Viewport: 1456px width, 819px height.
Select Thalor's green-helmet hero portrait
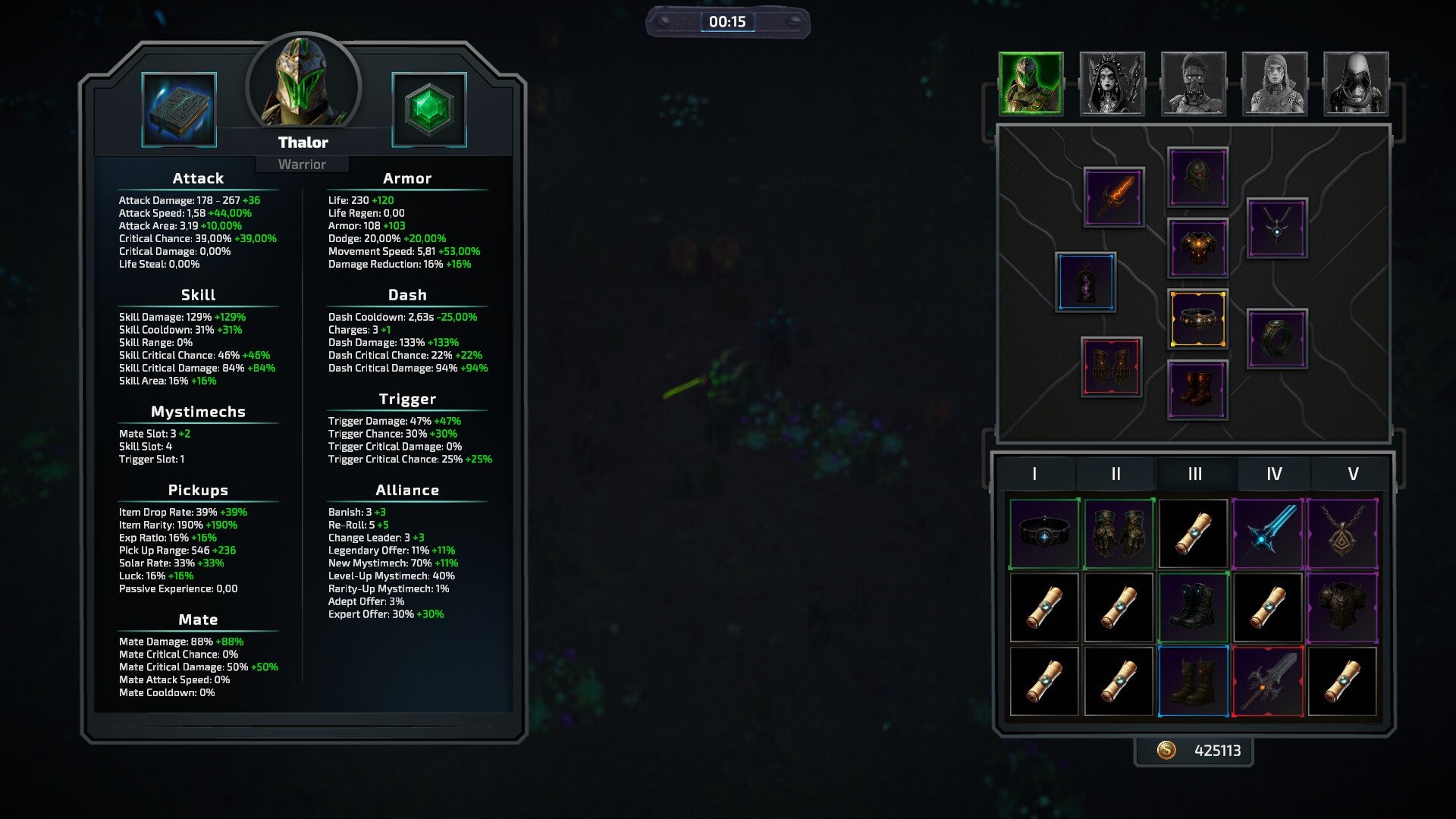[1031, 83]
